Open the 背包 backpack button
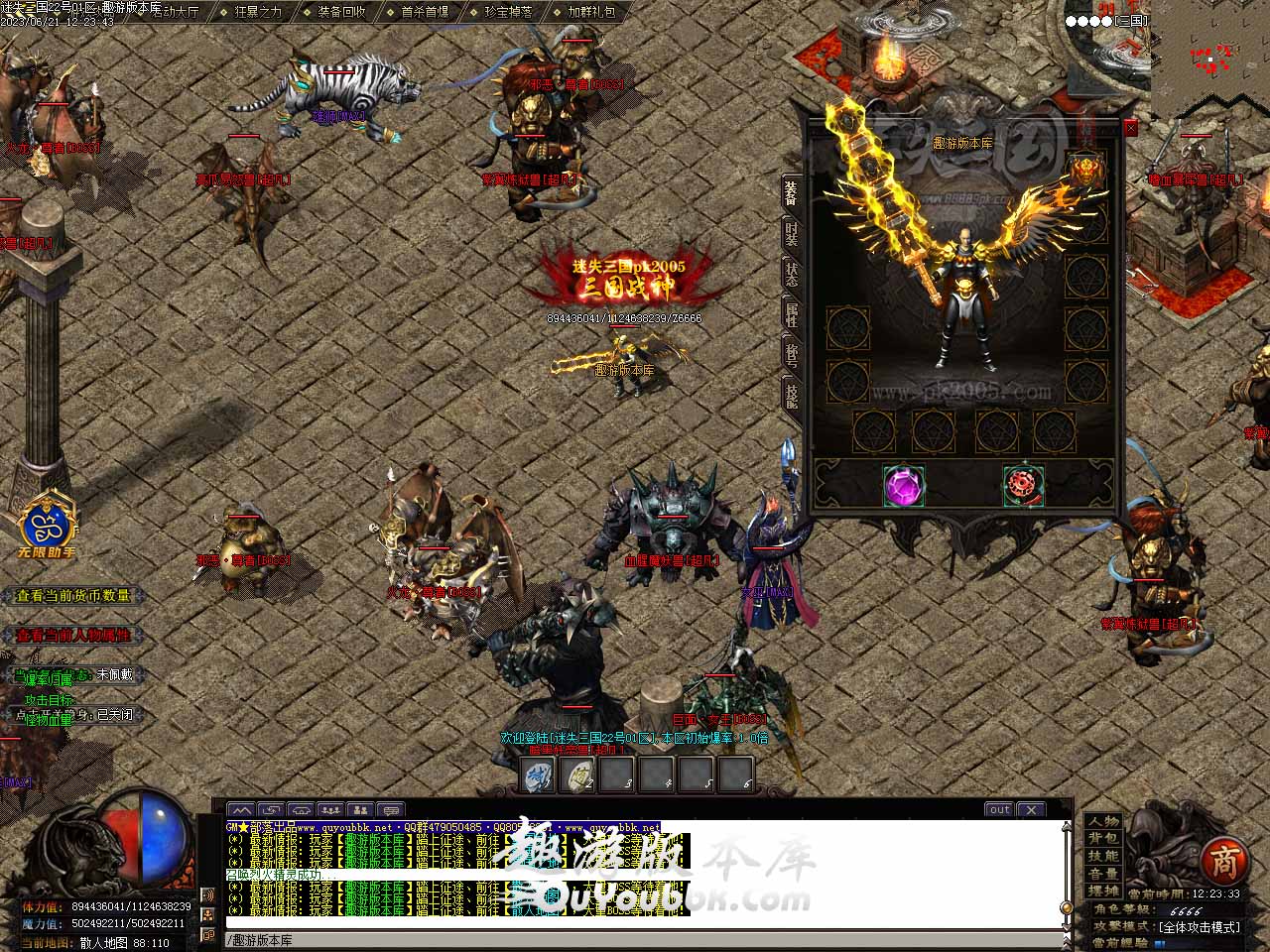 [x=1103, y=839]
